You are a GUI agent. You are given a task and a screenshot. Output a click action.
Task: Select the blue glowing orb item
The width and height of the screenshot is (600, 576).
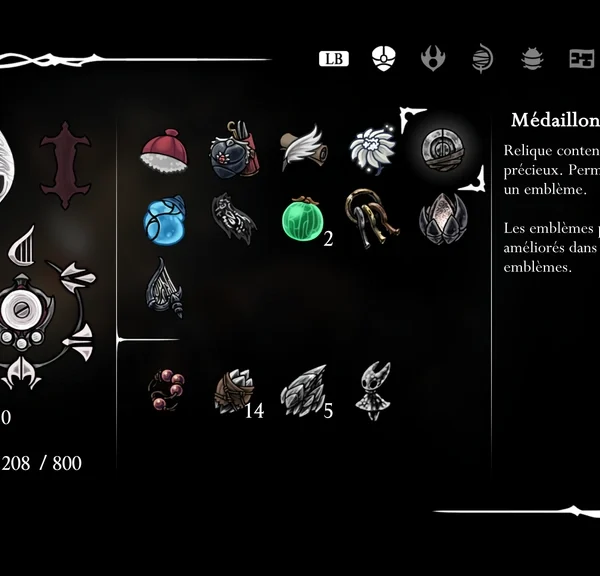coord(164,219)
